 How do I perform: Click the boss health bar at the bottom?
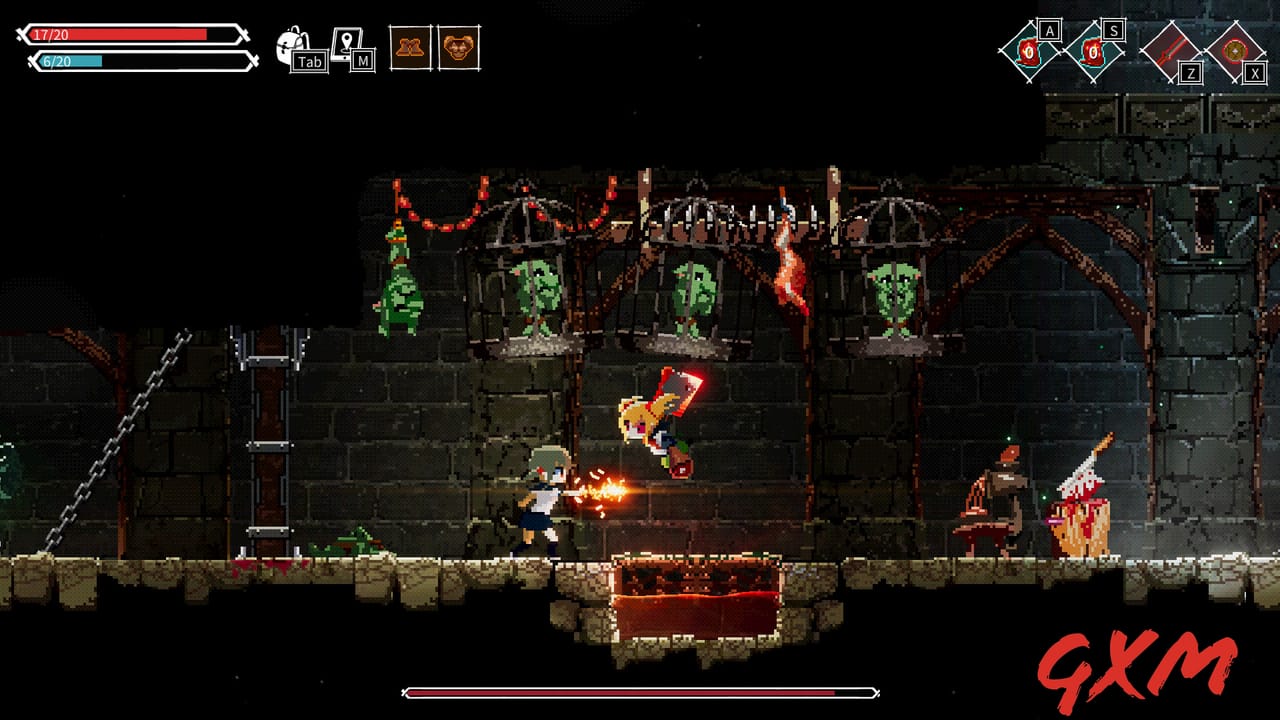pos(640,689)
